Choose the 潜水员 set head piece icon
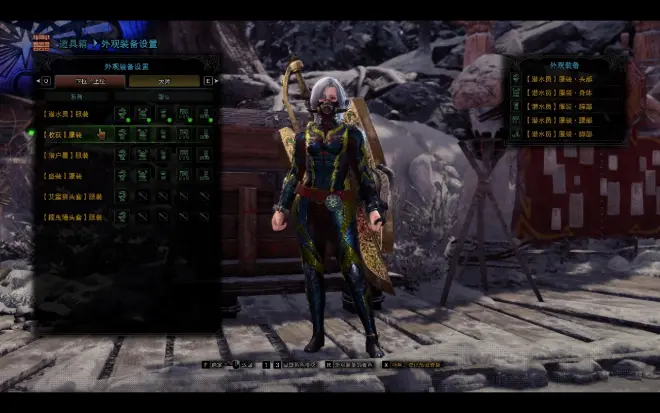Image resolution: width=660 pixels, height=413 pixels. [121, 114]
